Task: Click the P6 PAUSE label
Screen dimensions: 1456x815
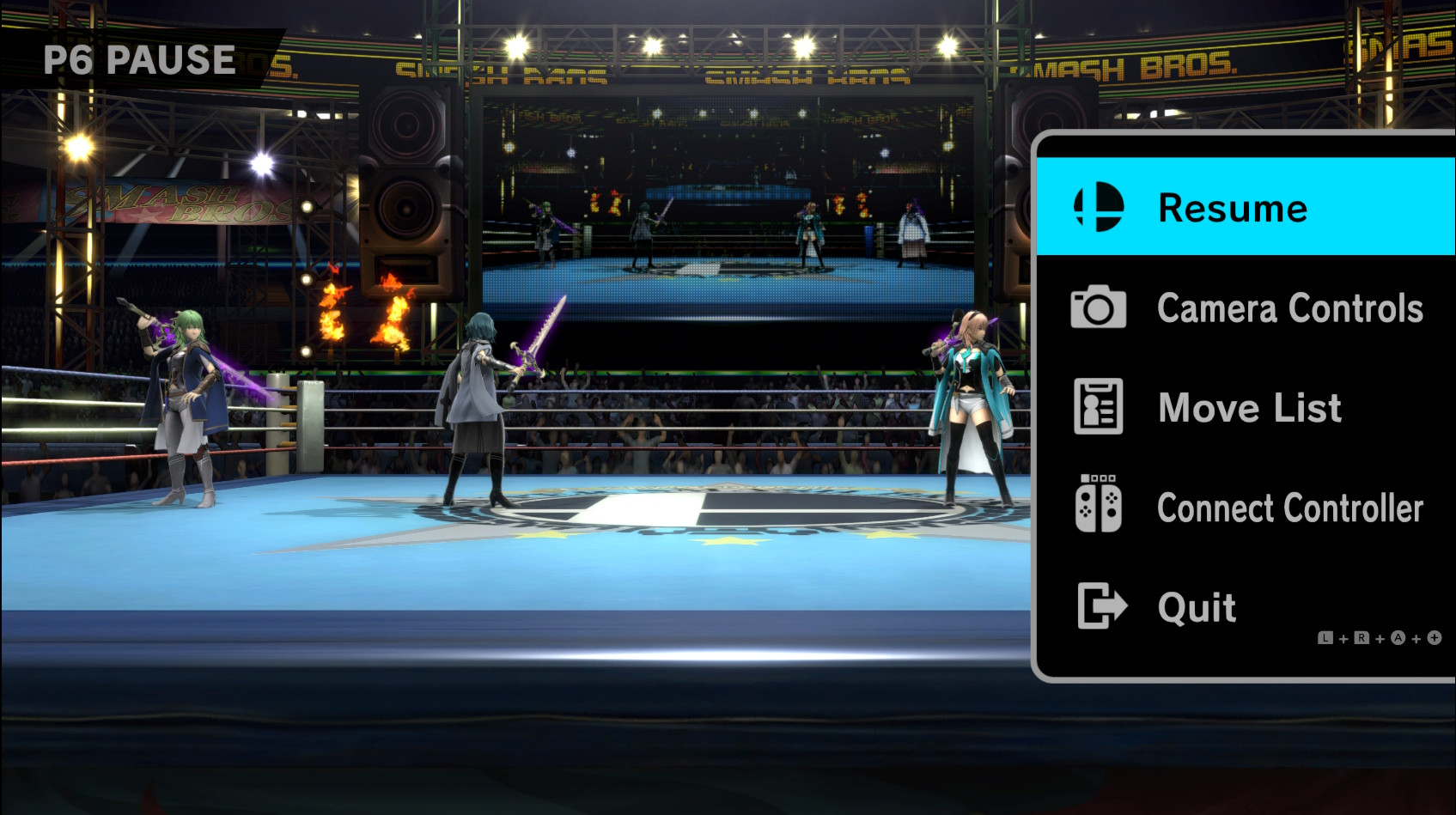Action: pyautogui.click(x=139, y=59)
